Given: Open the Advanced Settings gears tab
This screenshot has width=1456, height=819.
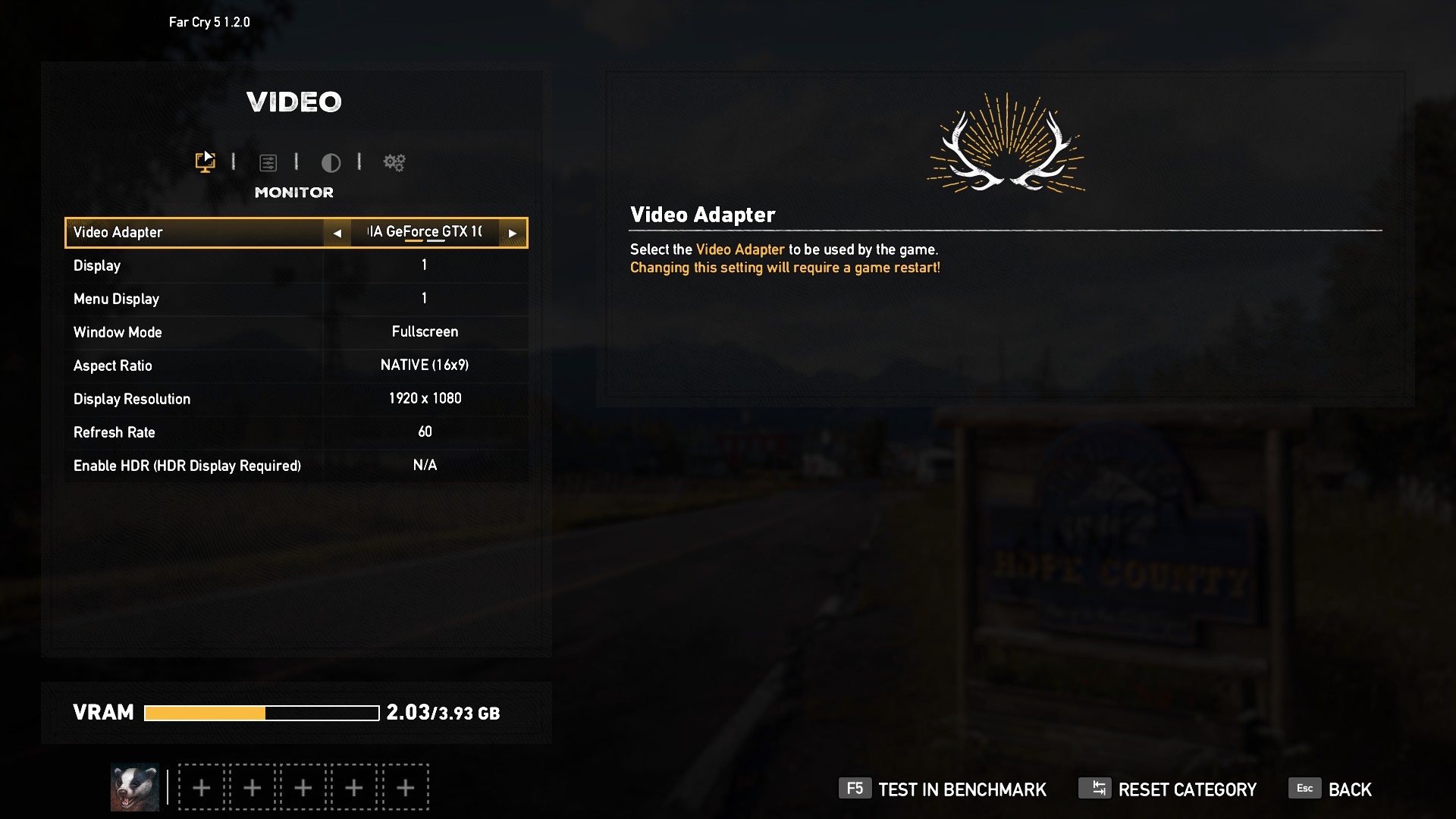Looking at the screenshot, I should [394, 162].
